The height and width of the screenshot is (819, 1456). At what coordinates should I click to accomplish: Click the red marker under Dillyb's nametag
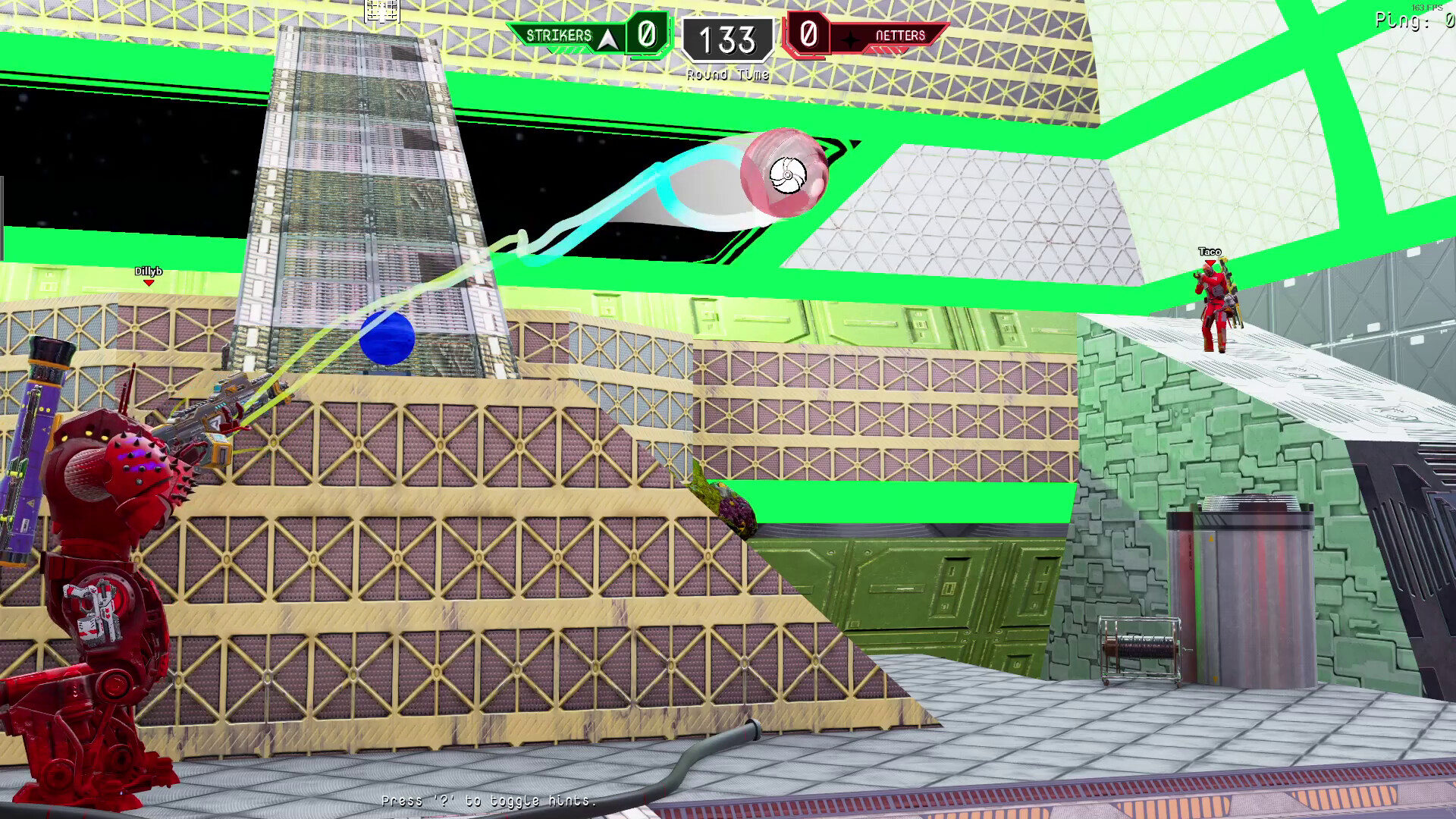pos(149,282)
